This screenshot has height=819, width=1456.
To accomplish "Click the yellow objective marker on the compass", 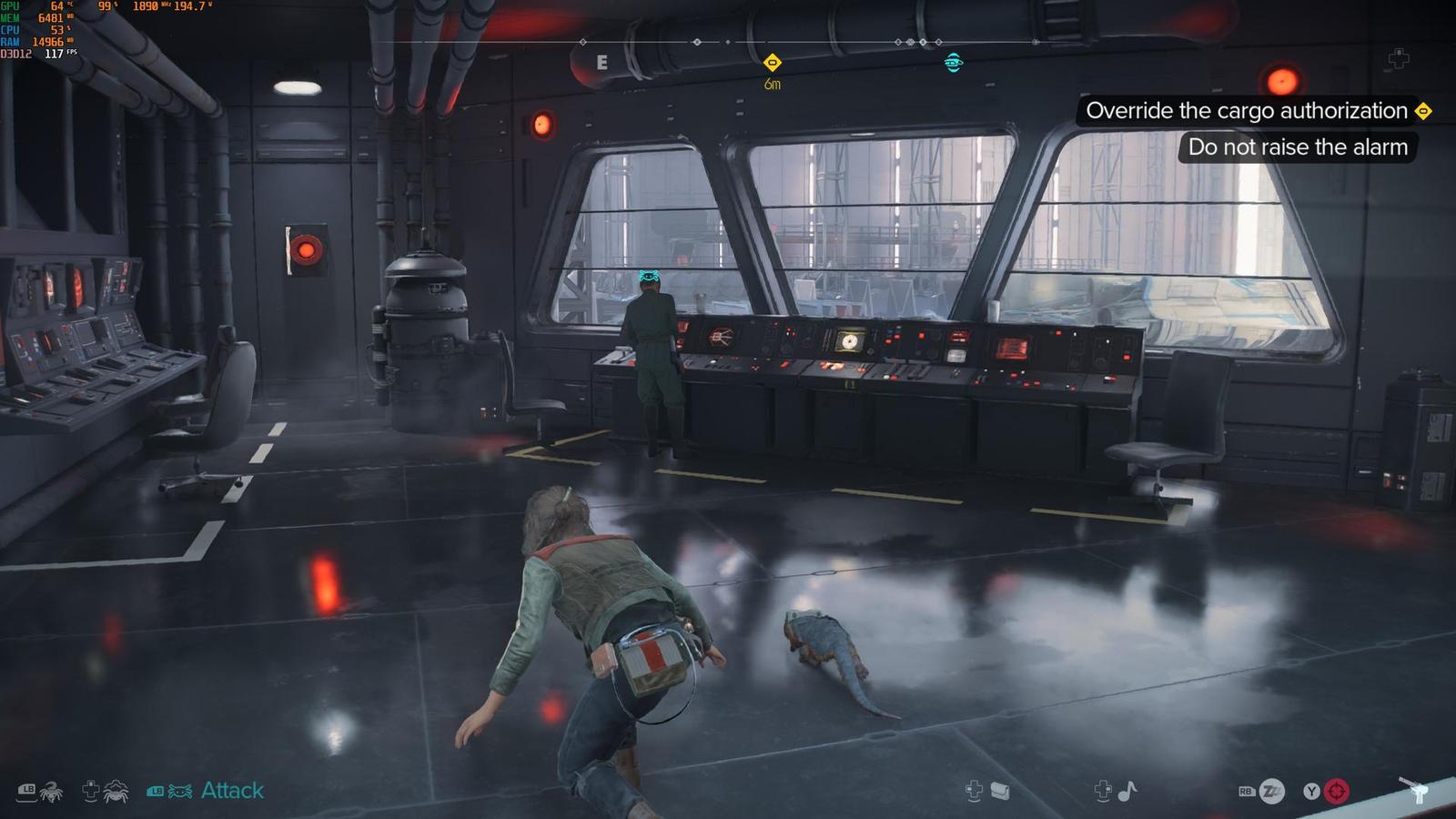I will 772,63.
